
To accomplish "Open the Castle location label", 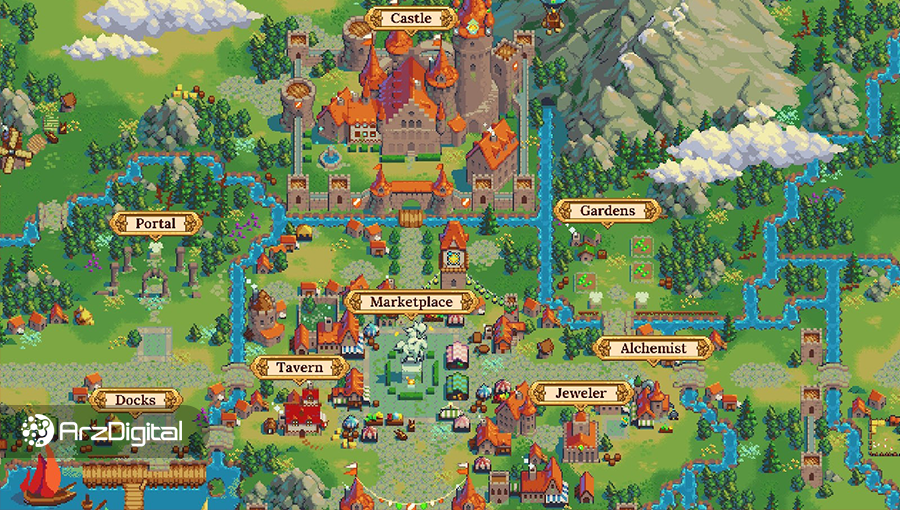I will (411, 18).
